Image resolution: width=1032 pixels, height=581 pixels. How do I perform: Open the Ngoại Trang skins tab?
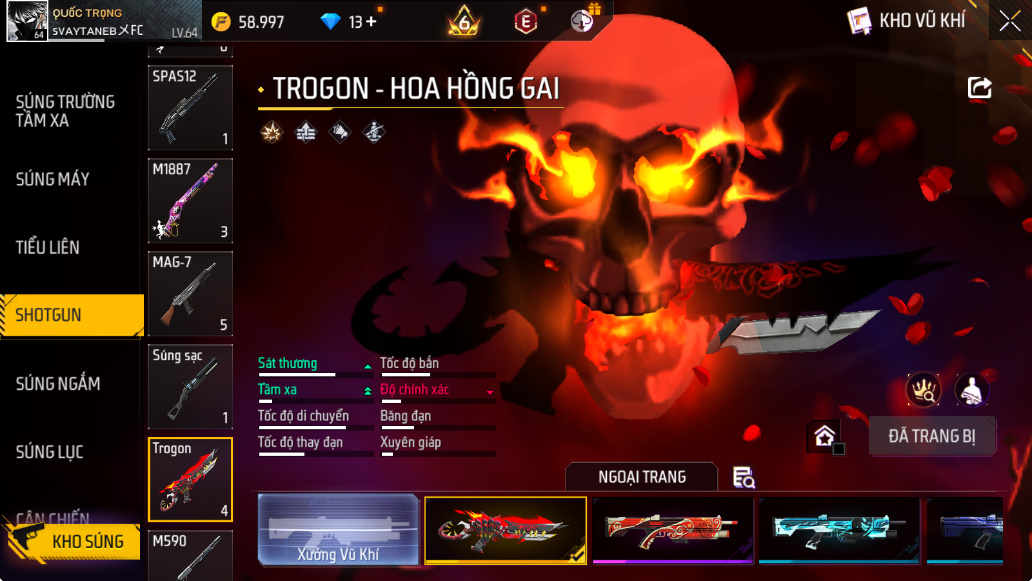(642, 477)
